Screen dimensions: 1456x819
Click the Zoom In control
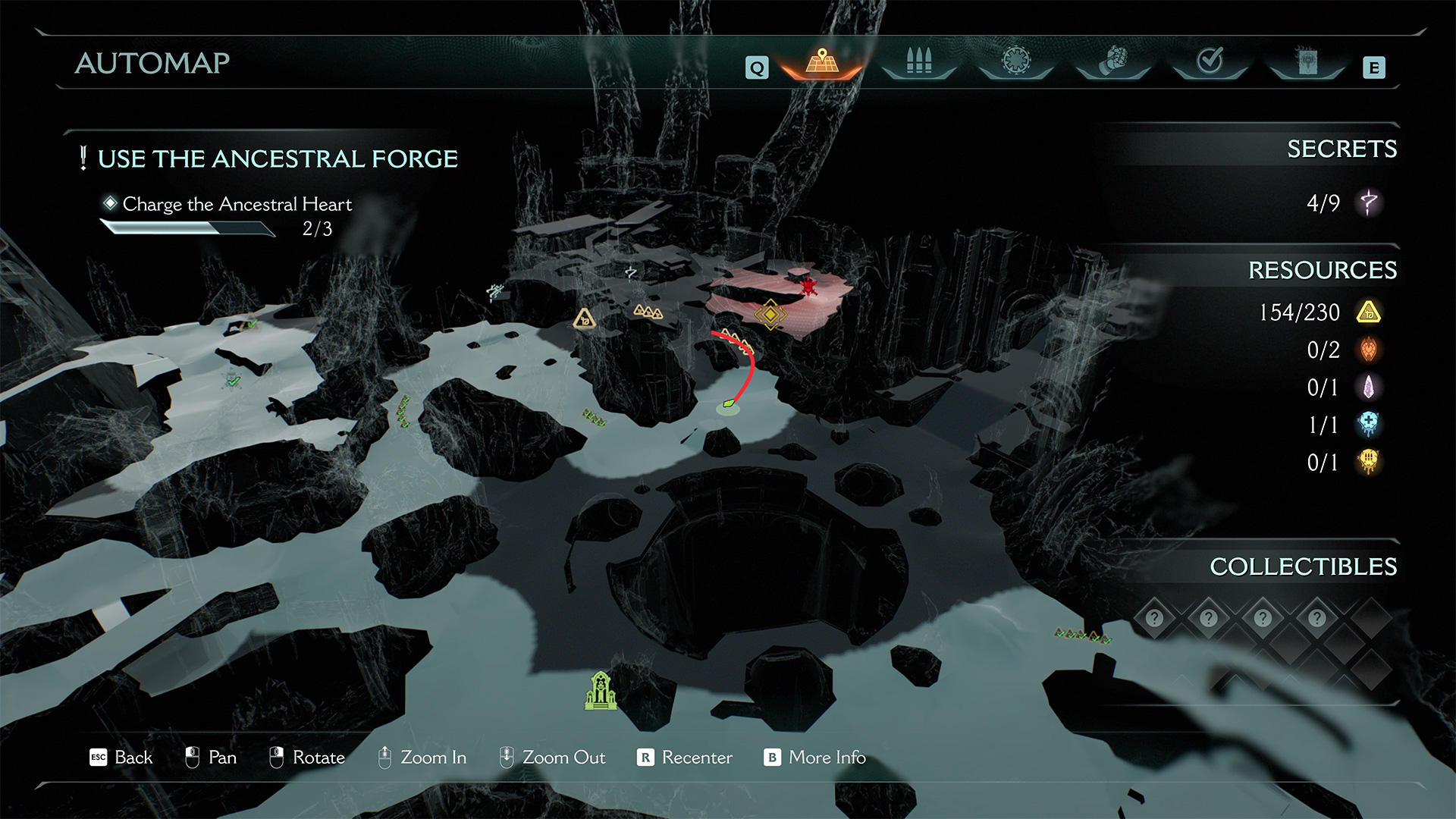422,758
